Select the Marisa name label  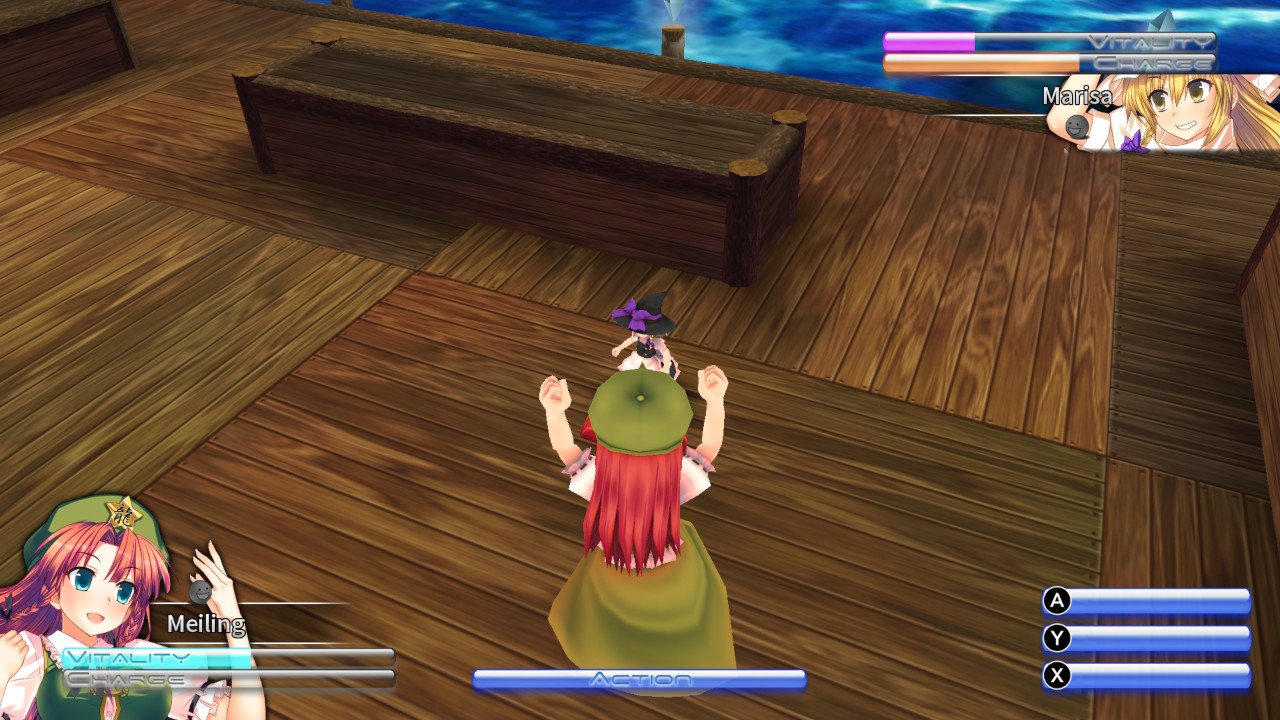1078,97
